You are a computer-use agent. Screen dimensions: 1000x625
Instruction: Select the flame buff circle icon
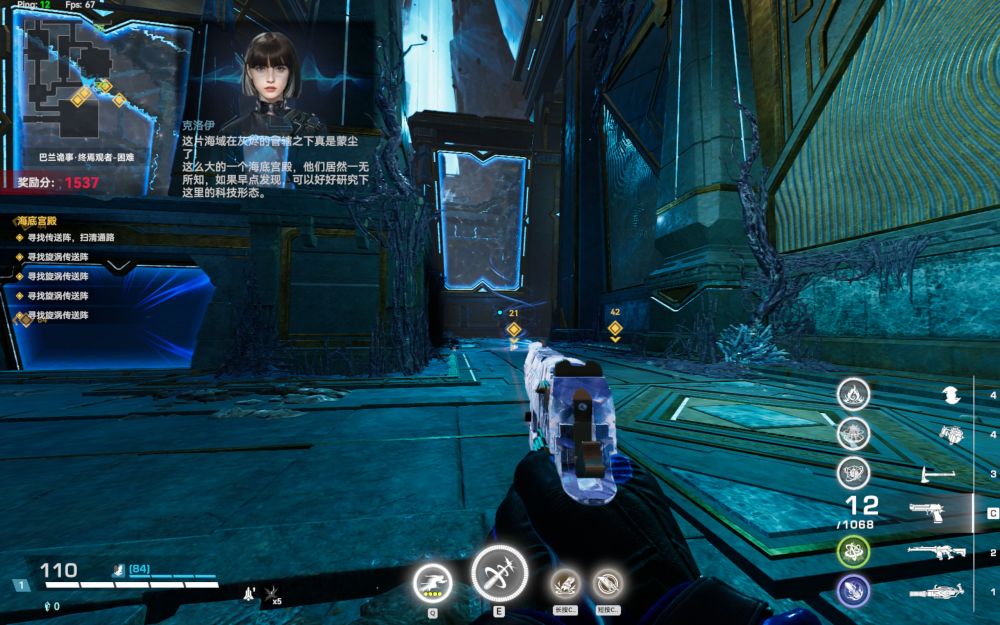853,394
